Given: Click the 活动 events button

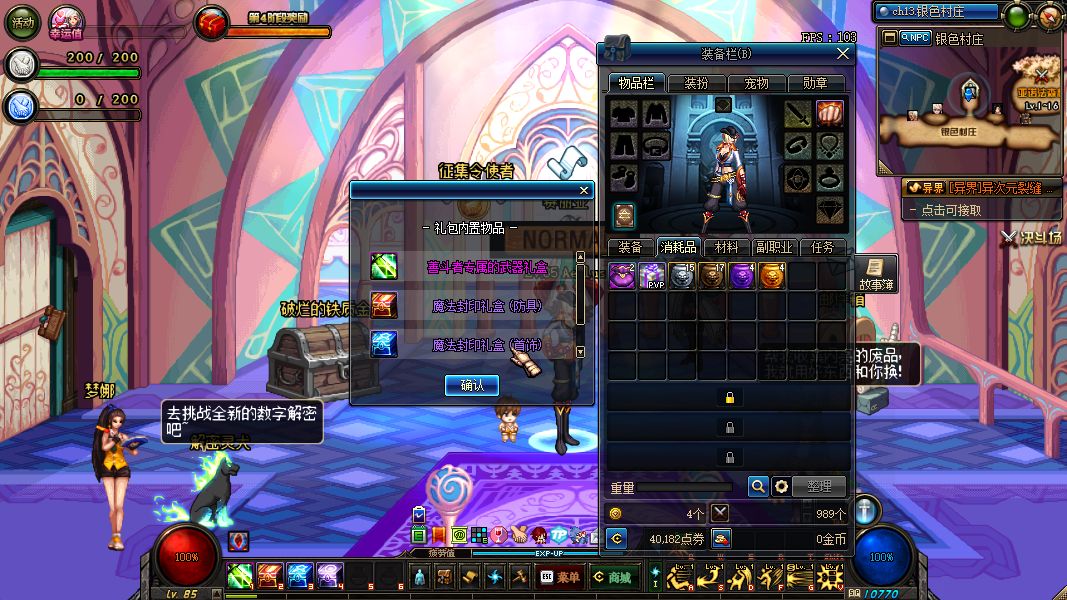Looking at the screenshot, I should (23, 22).
